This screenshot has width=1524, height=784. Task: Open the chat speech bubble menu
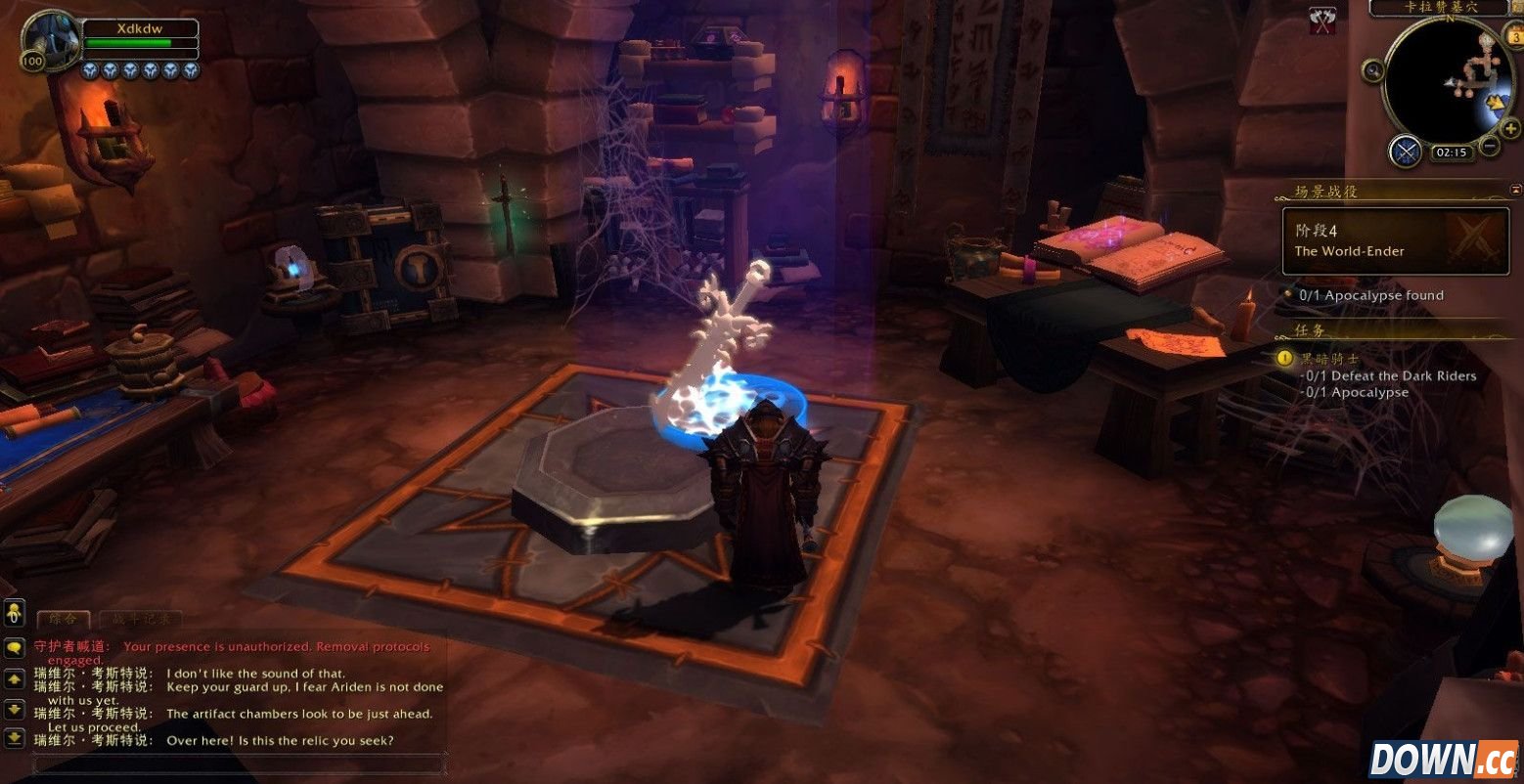[14, 646]
